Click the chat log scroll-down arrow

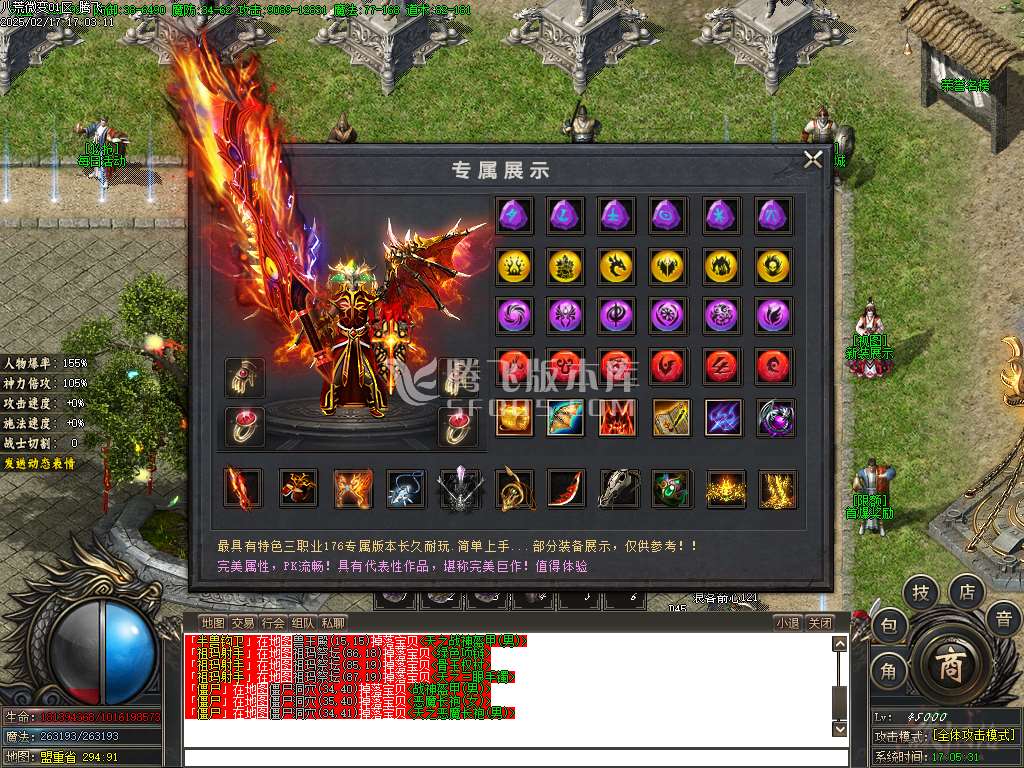pos(839,730)
